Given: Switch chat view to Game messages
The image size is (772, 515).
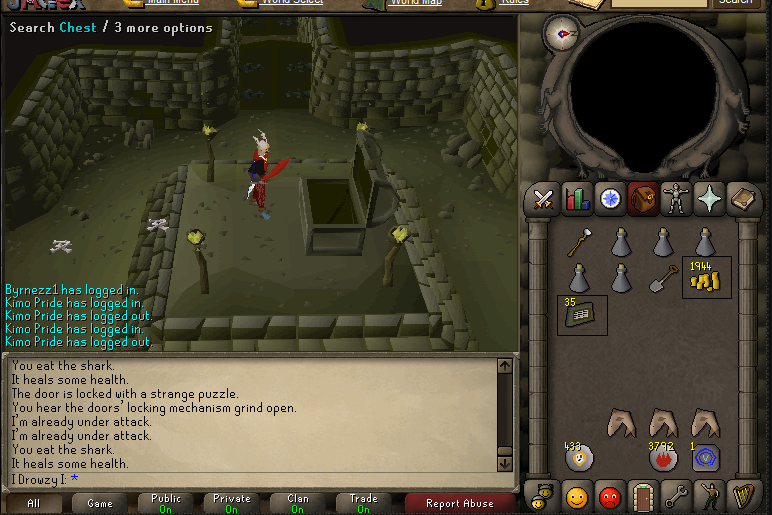Looking at the screenshot, I should click(100, 503).
